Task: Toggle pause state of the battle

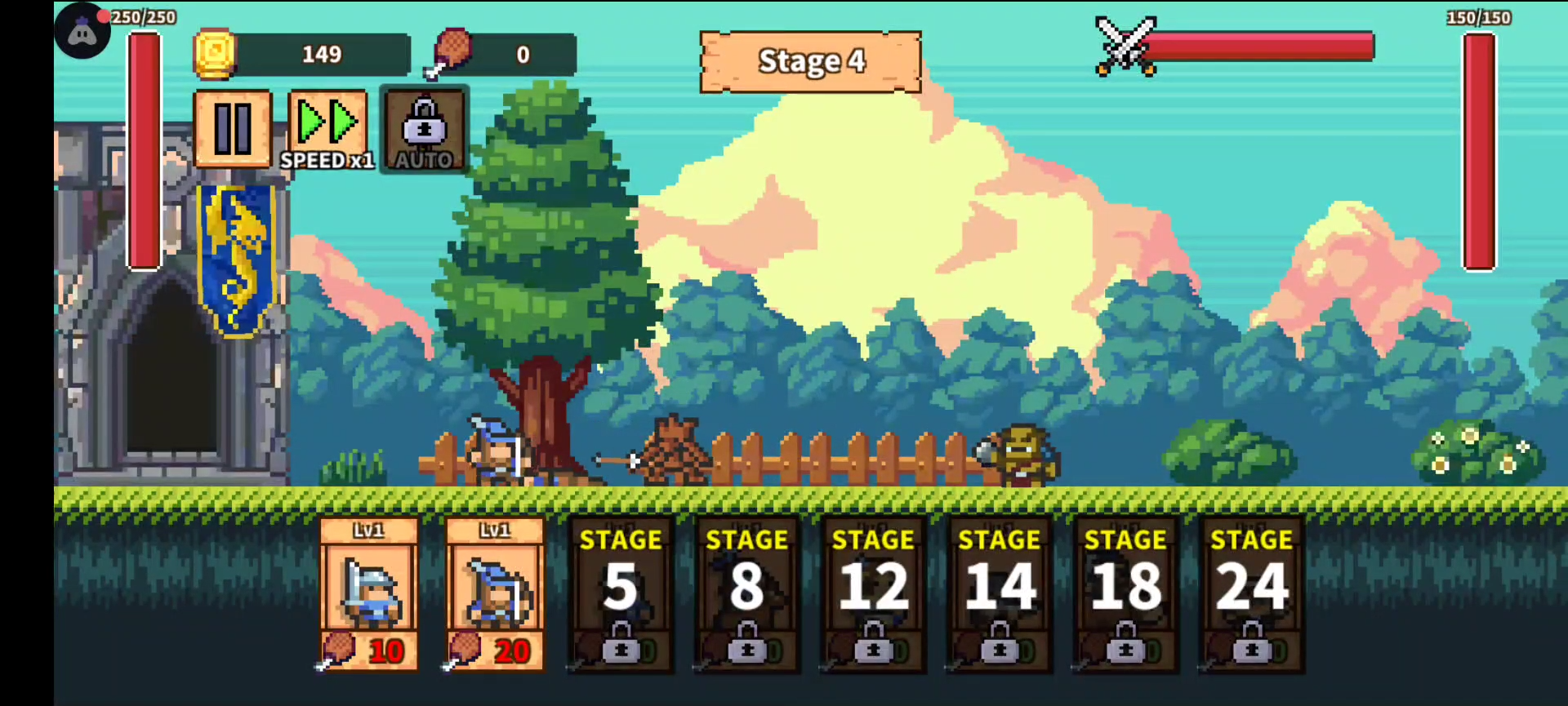Action: 233,127
